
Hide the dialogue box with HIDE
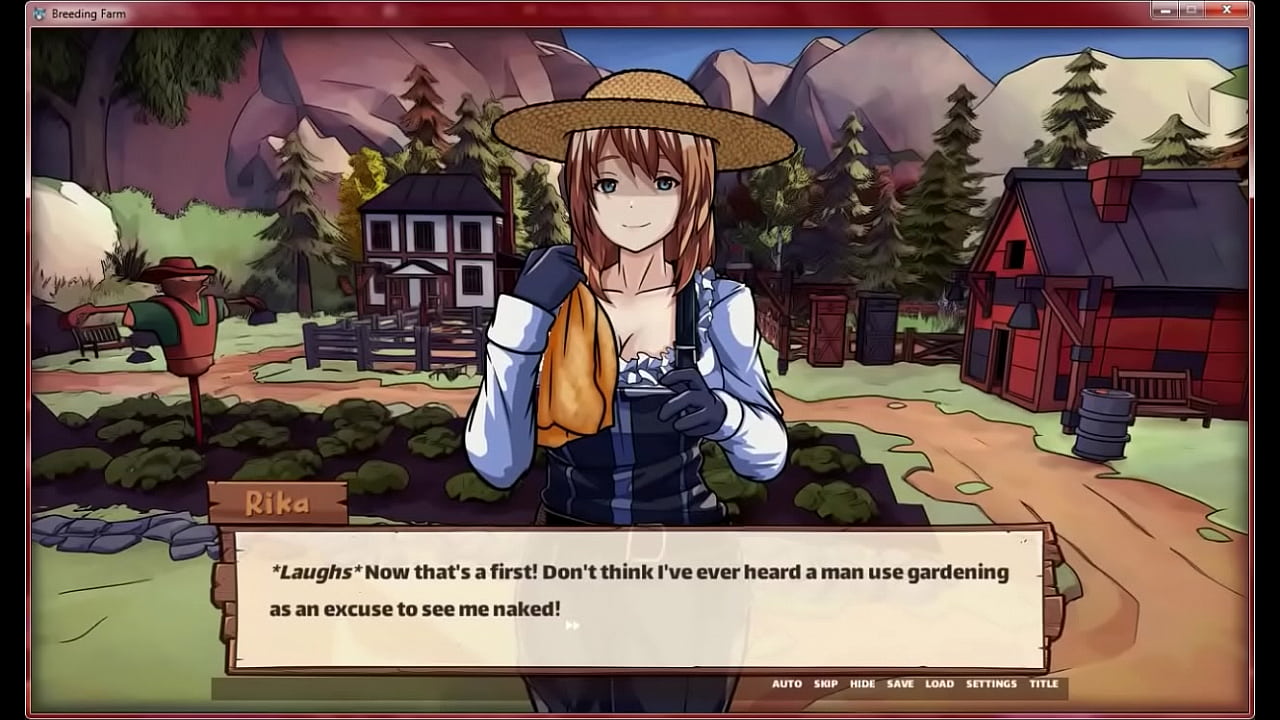[862, 684]
